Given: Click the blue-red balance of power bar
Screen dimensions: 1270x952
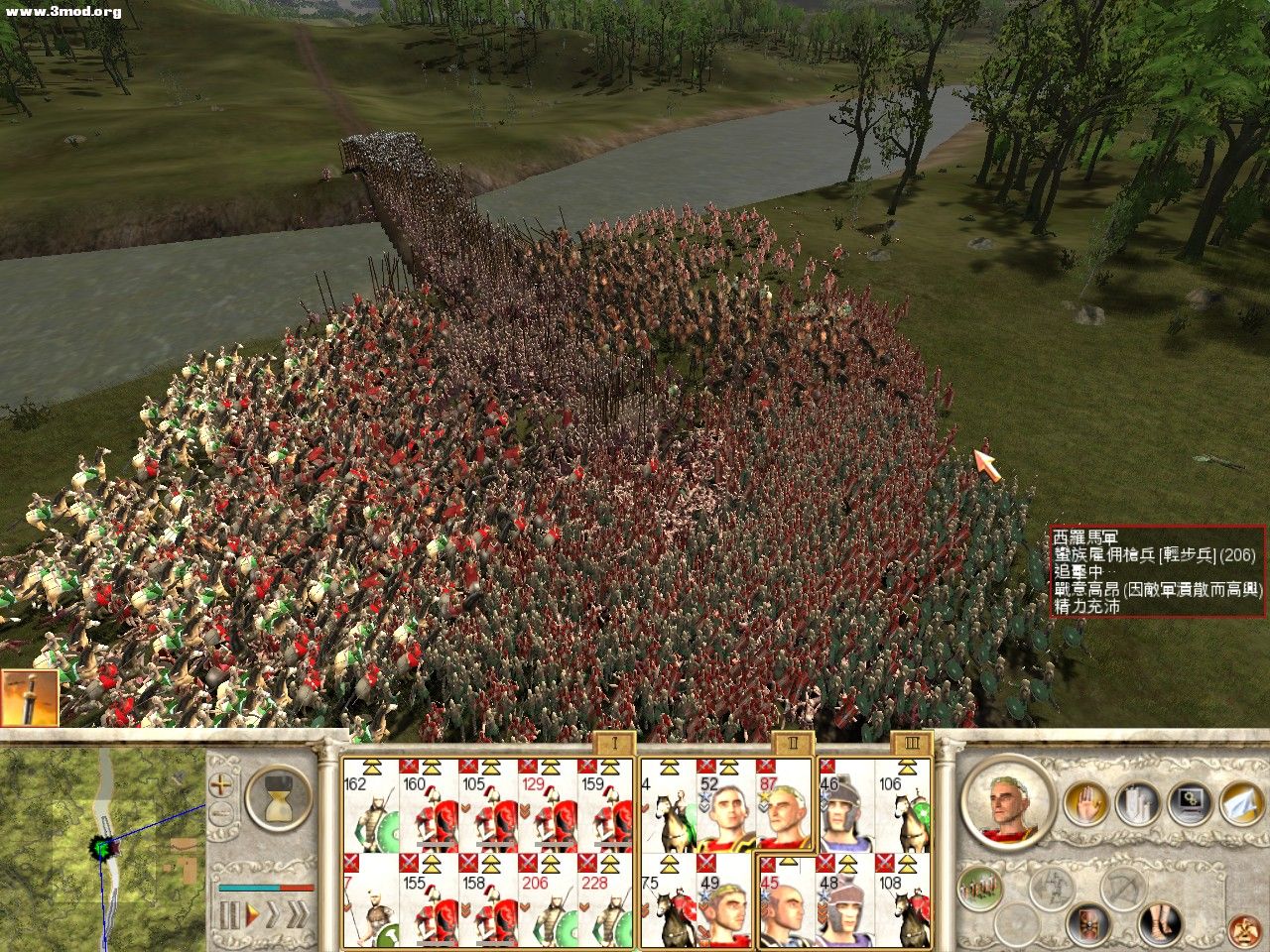Looking at the screenshot, I should (x=266, y=888).
